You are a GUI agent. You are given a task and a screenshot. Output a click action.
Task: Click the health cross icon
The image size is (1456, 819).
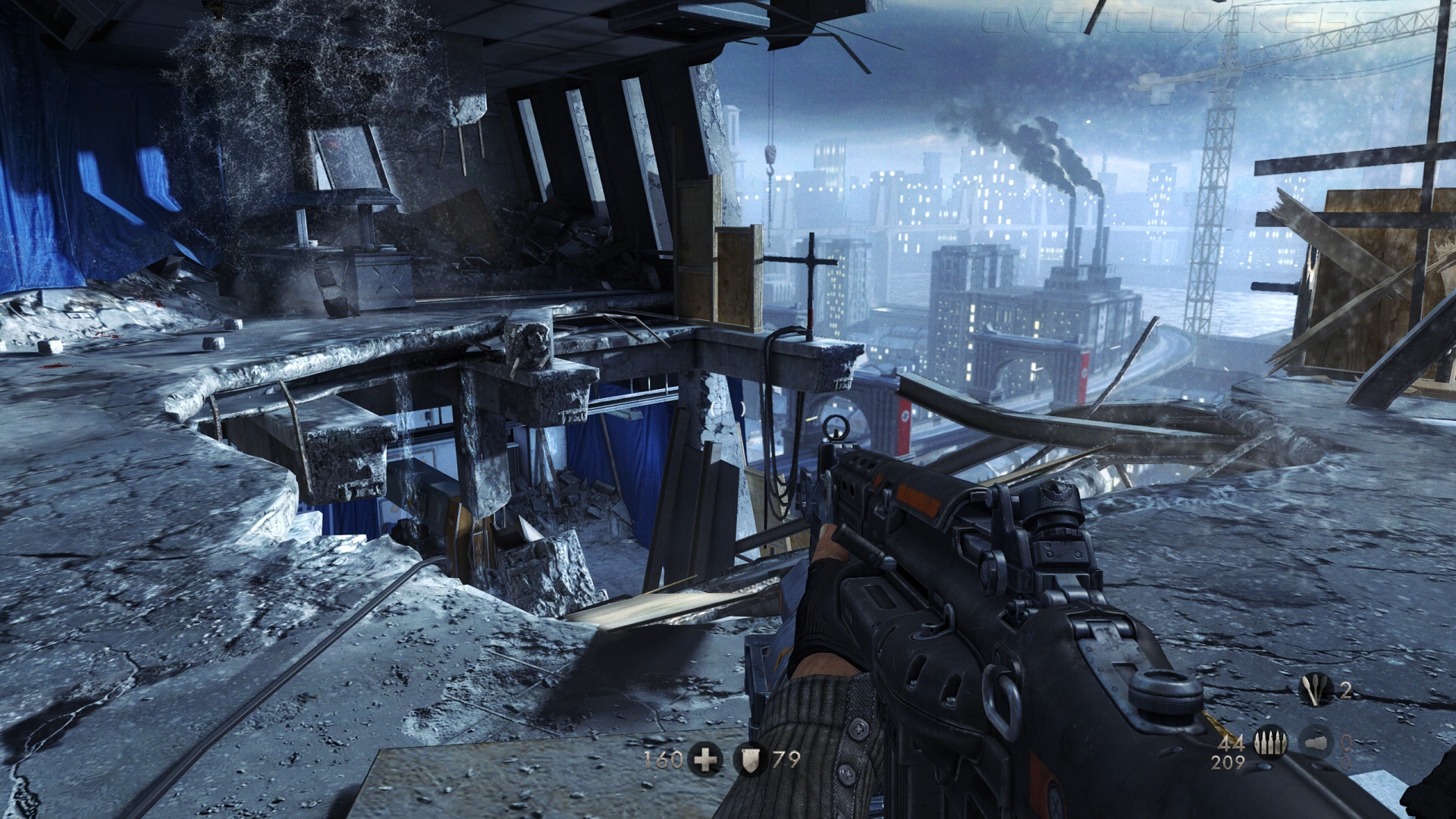coord(705,759)
